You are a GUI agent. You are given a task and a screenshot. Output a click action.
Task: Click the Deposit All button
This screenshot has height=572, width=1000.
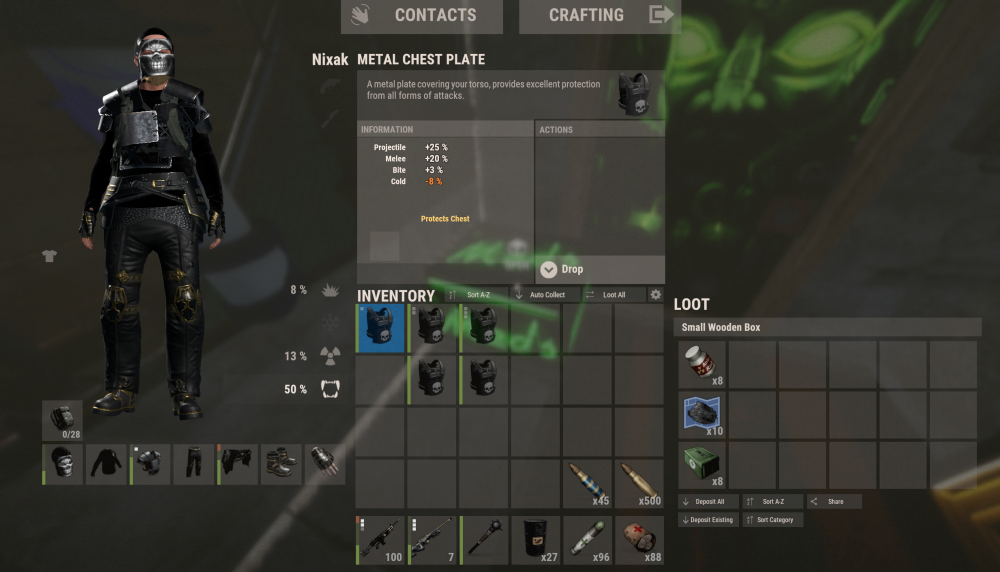coord(709,501)
